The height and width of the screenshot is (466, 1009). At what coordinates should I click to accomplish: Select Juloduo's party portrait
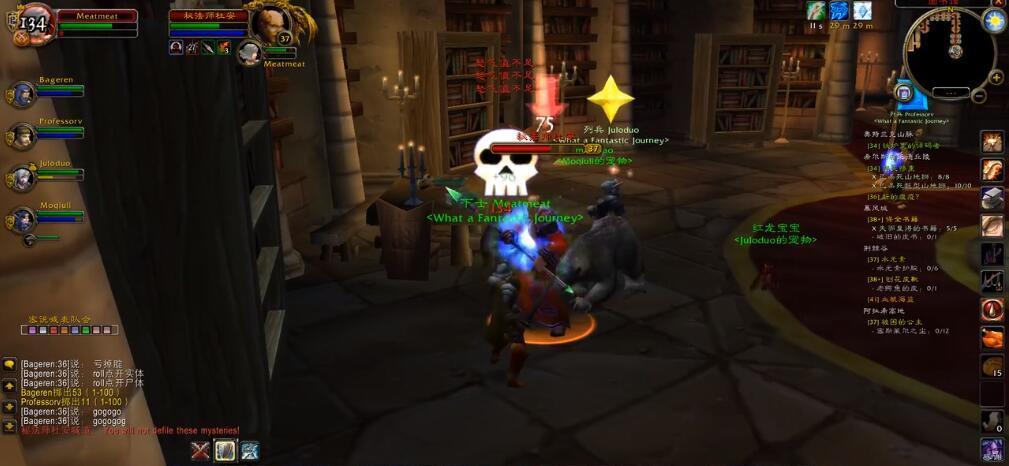coord(21,178)
